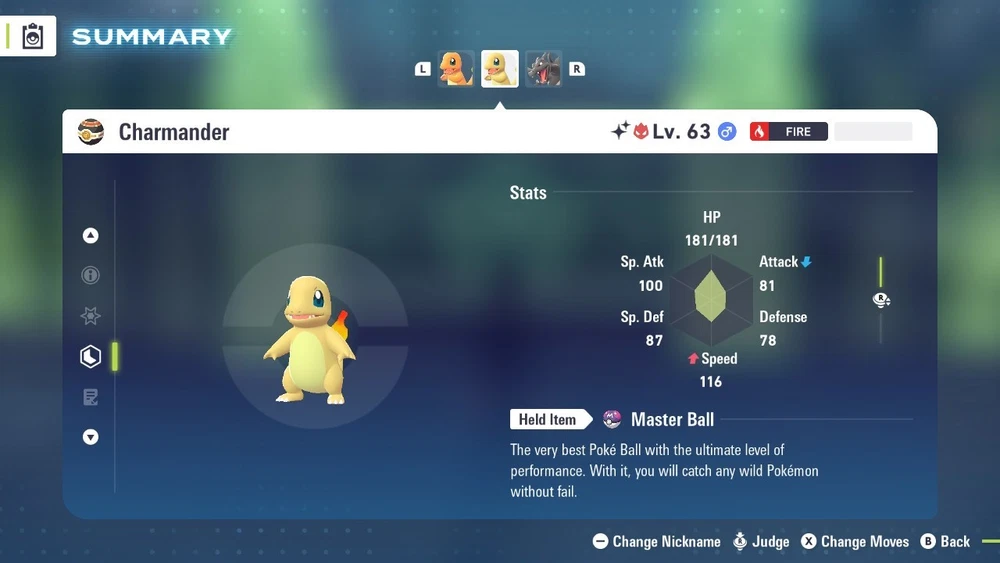Open the info tab icon
Image resolution: width=1000 pixels, height=563 pixels.
pyautogui.click(x=91, y=276)
